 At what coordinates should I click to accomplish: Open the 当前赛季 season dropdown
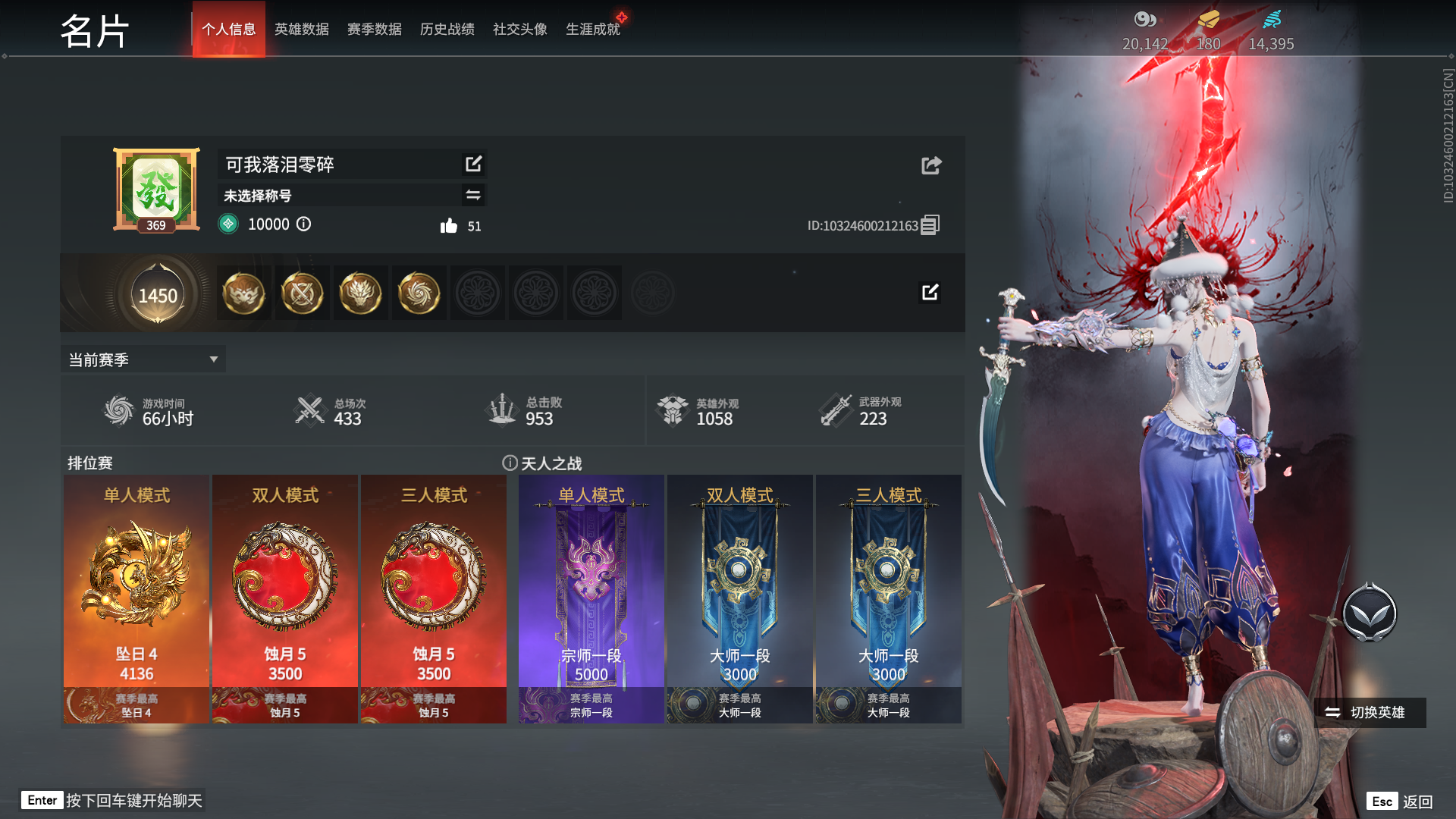[143, 359]
